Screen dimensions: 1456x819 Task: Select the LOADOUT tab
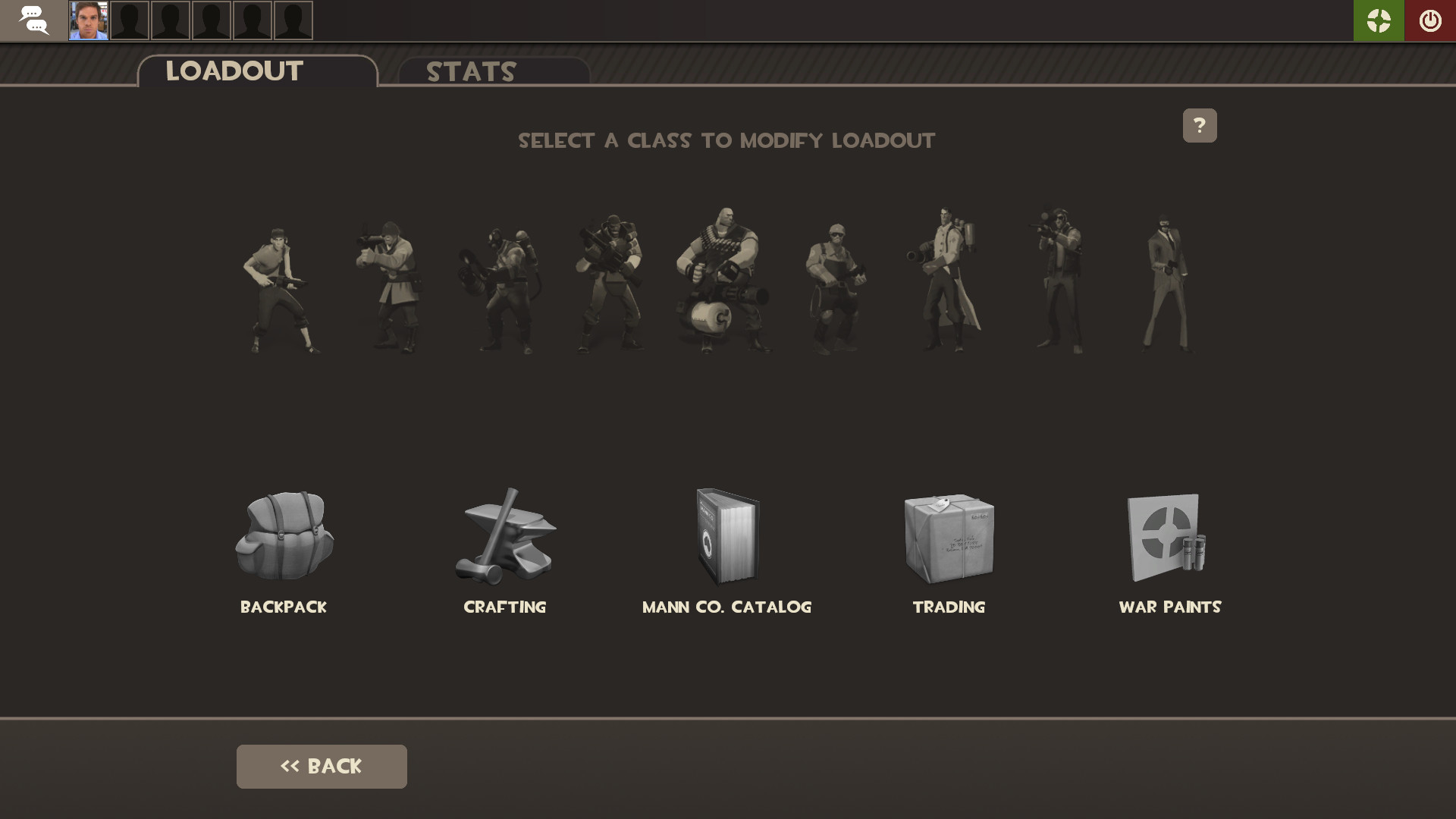coord(234,71)
